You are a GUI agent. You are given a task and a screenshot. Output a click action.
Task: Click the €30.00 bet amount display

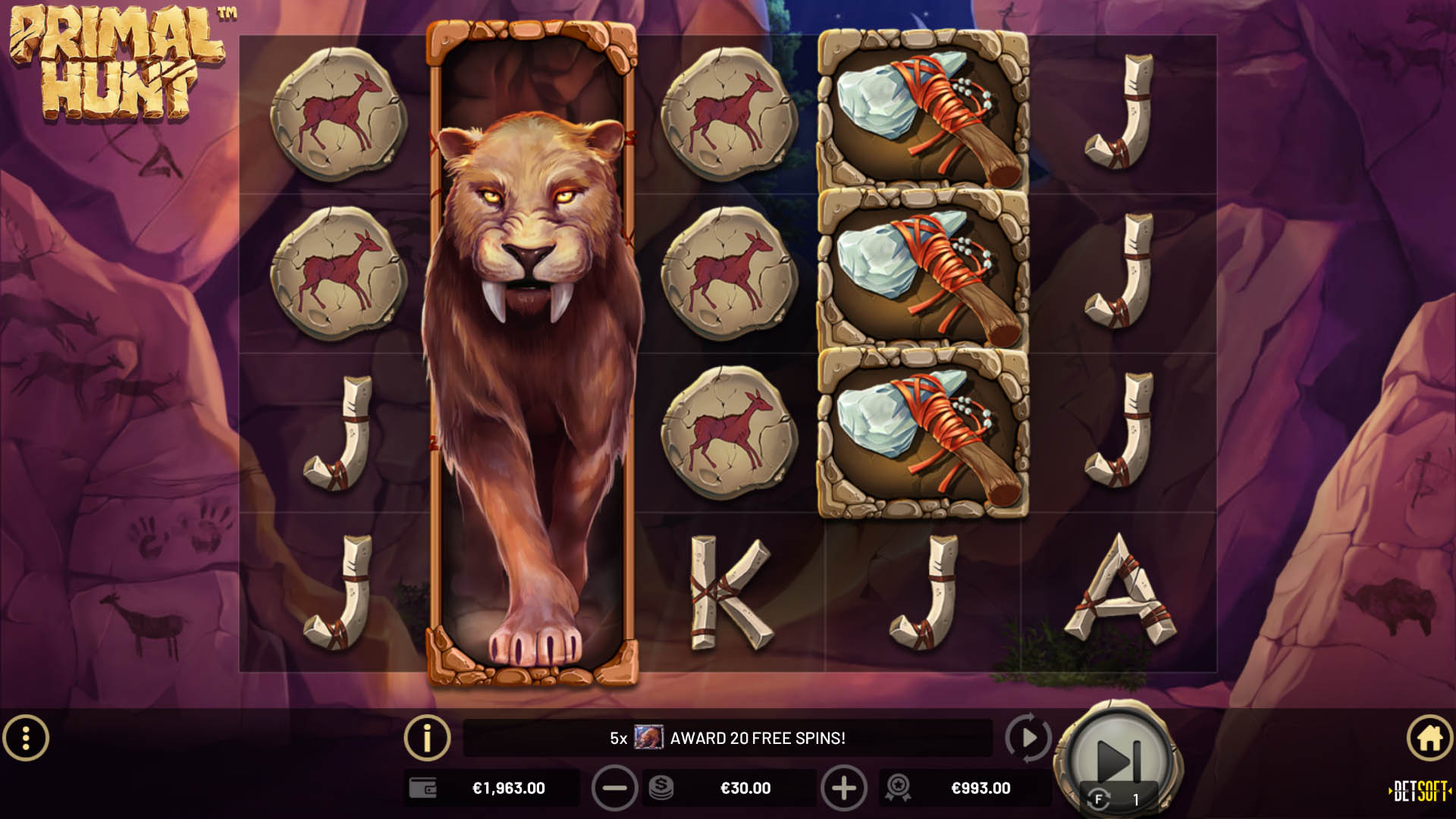(x=747, y=788)
